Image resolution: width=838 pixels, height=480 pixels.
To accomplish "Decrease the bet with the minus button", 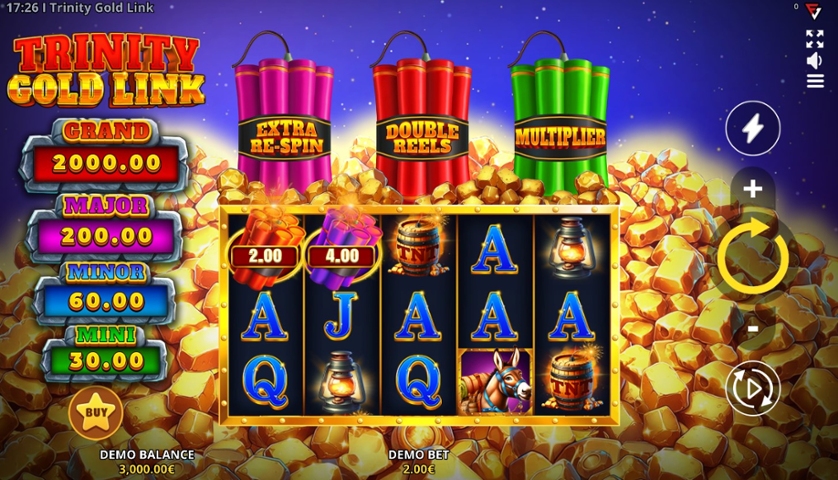I will tap(753, 327).
